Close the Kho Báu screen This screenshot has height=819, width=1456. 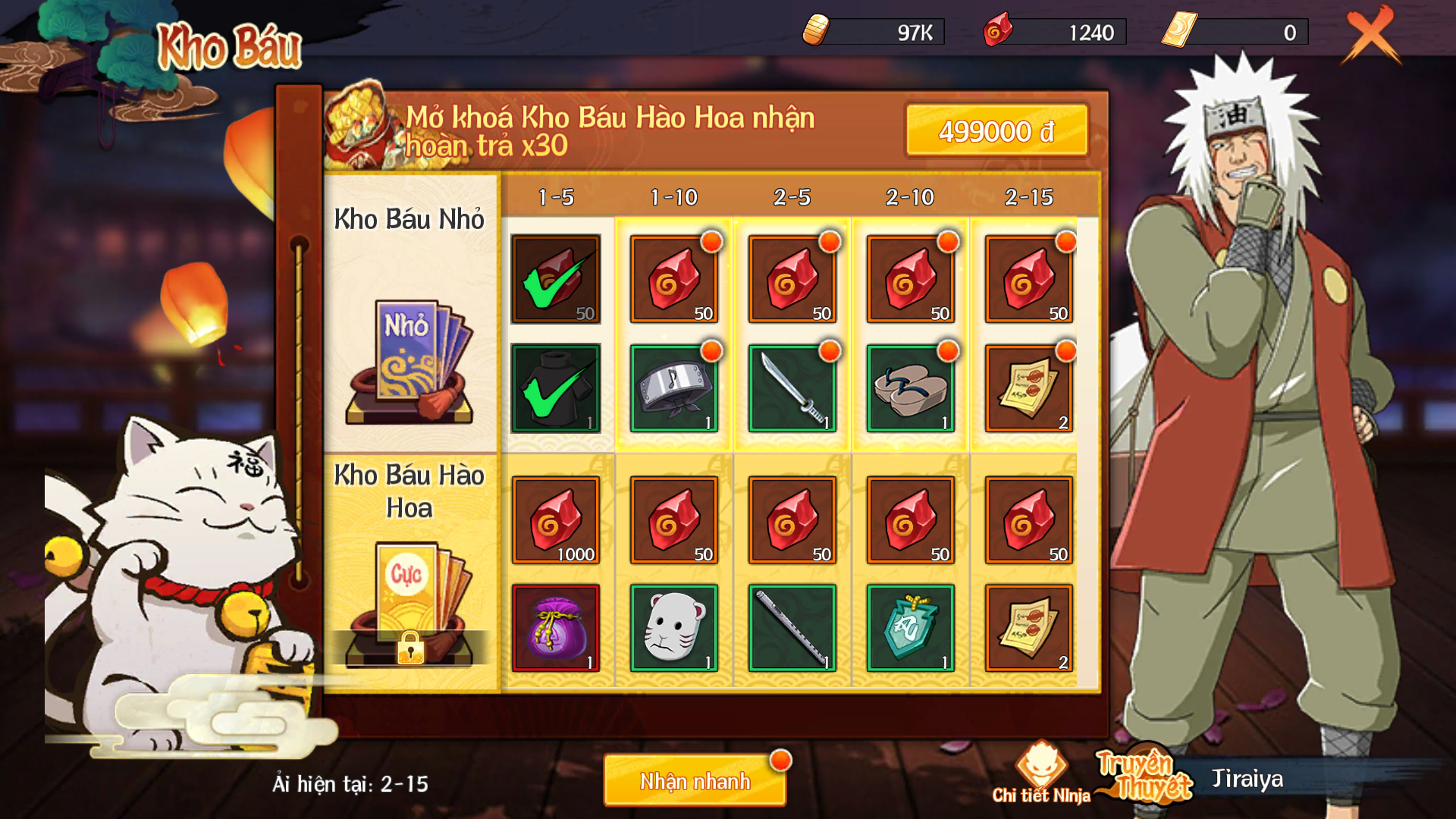click(x=1371, y=35)
